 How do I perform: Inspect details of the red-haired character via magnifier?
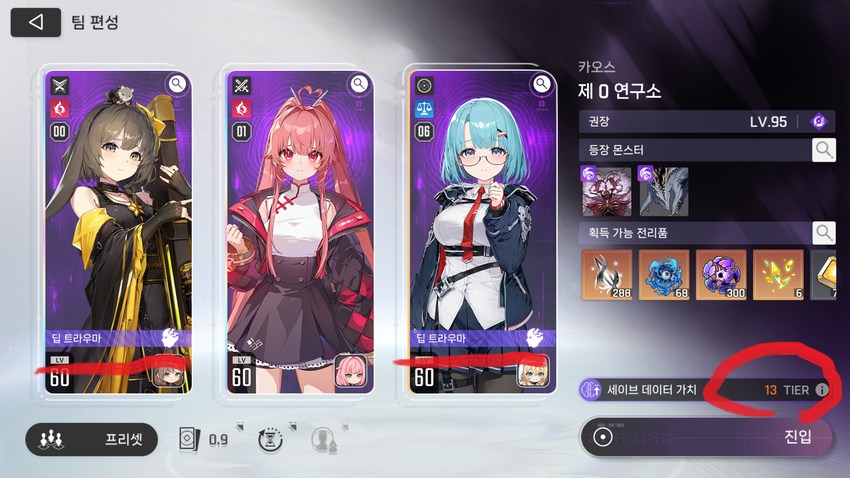click(358, 84)
